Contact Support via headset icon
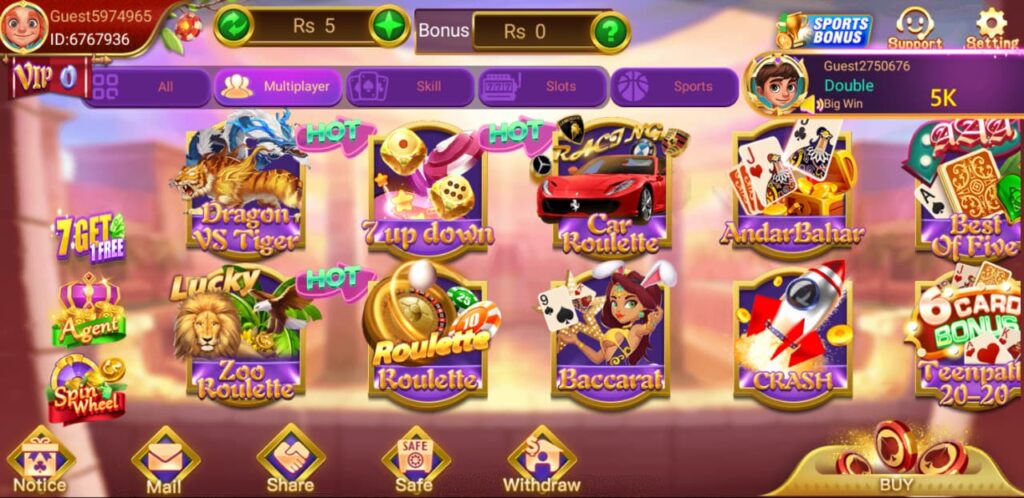 pos(915,28)
